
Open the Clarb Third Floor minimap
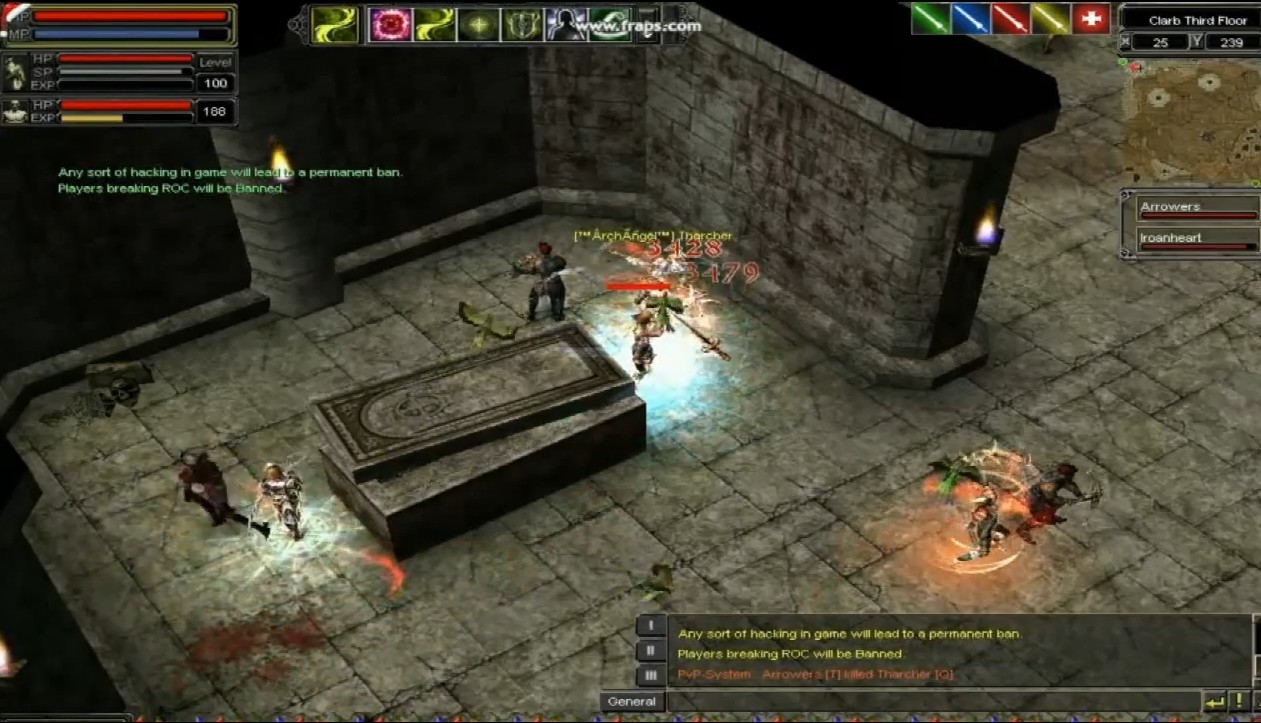point(1190,122)
